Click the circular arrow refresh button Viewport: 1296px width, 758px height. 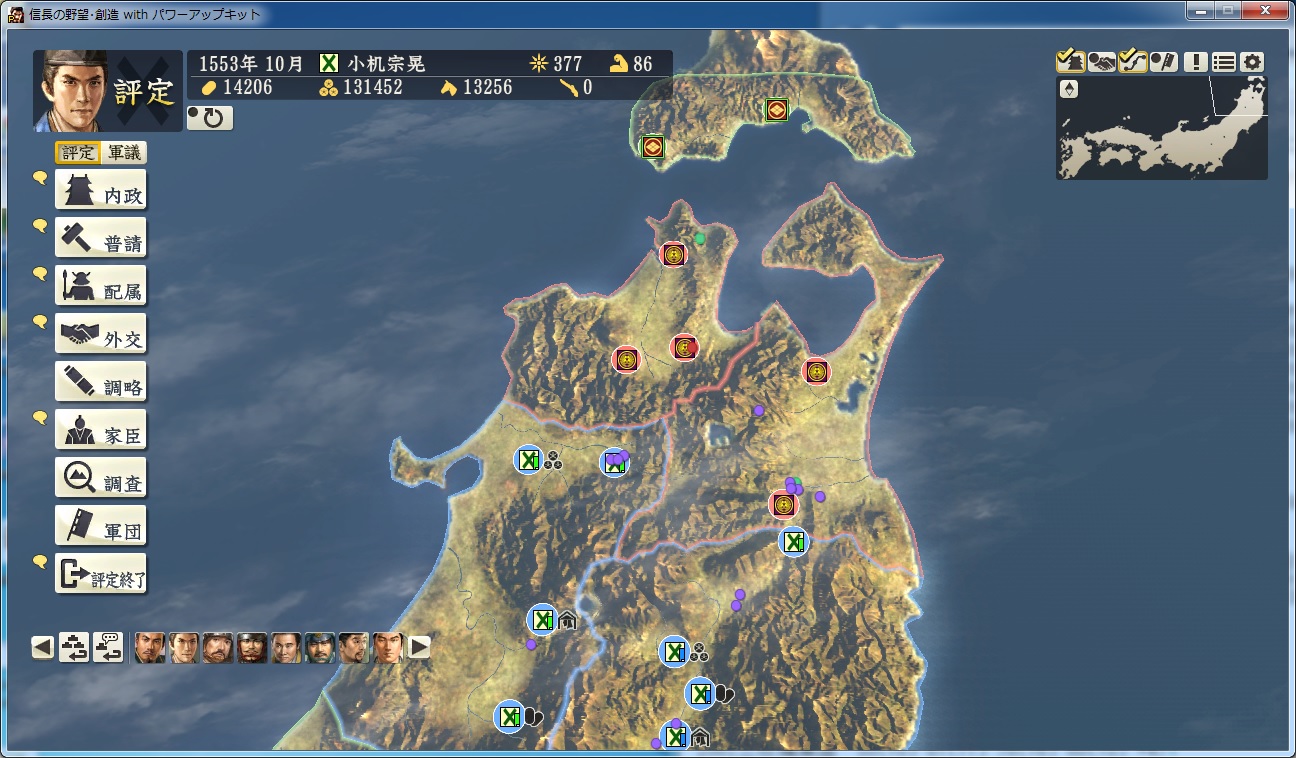tap(210, 118)
